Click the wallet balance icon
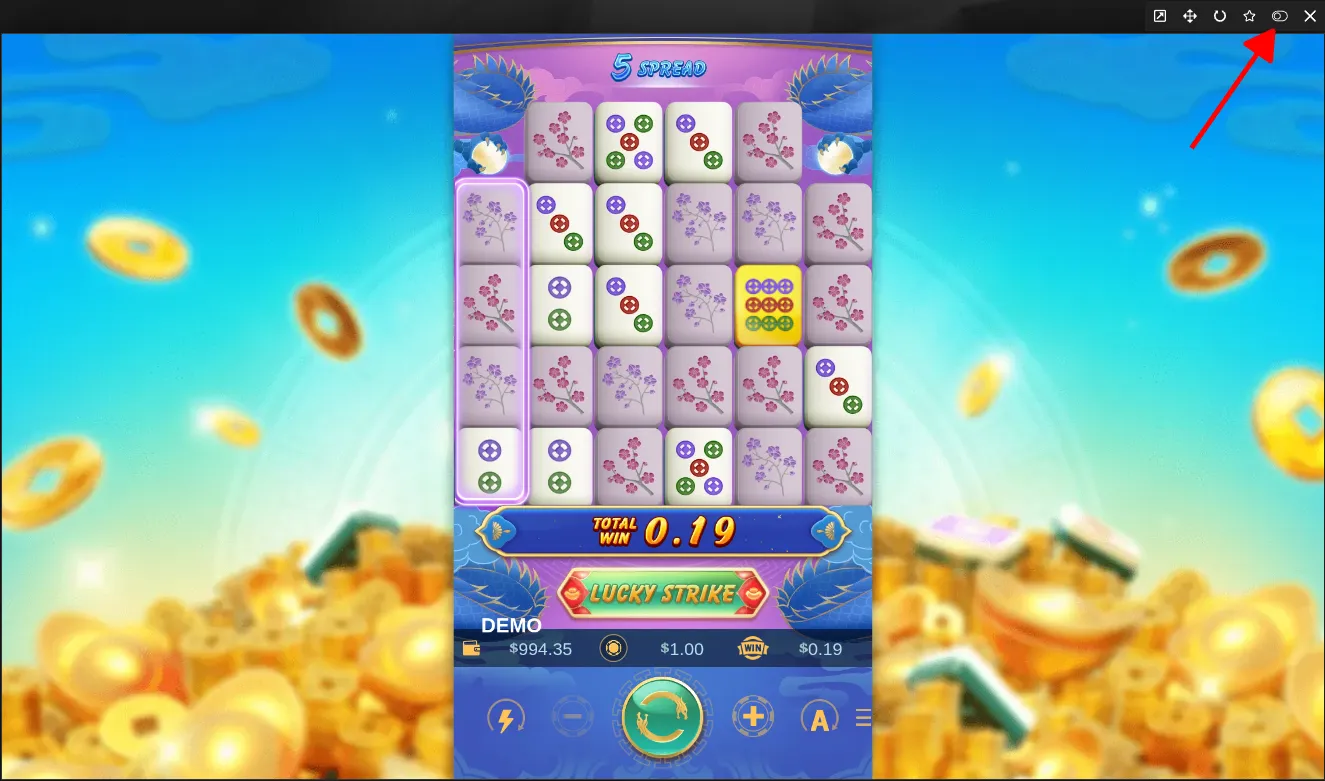1325x781 pixels. coord(472,649)
